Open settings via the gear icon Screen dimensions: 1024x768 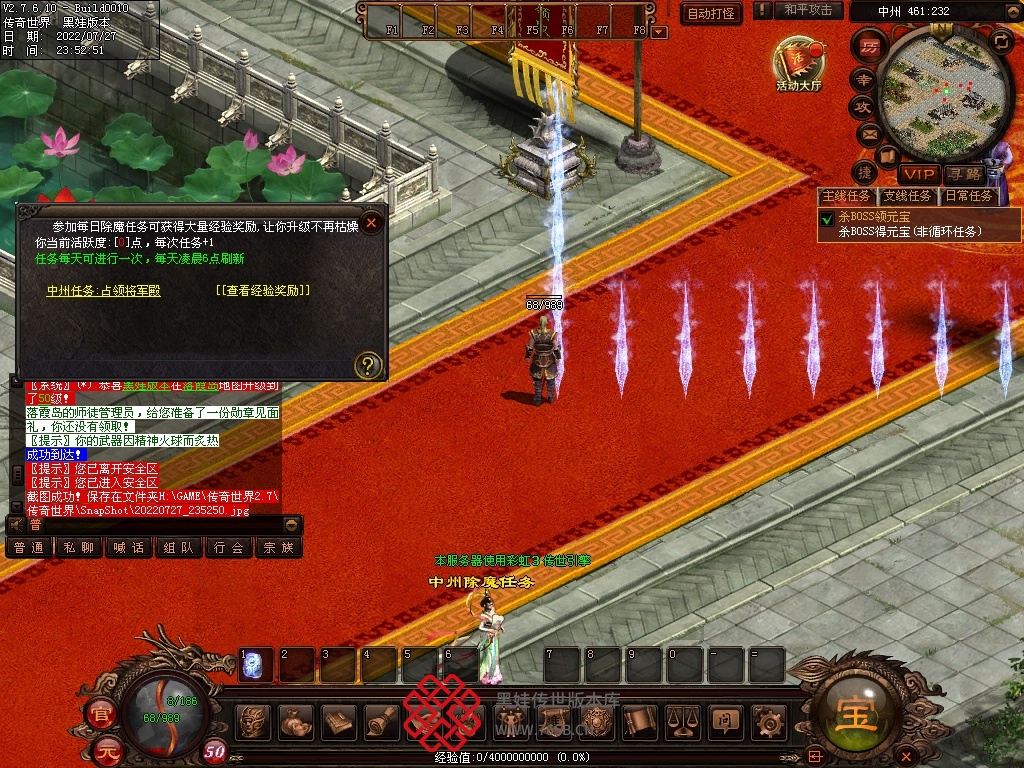coord(767,721)
